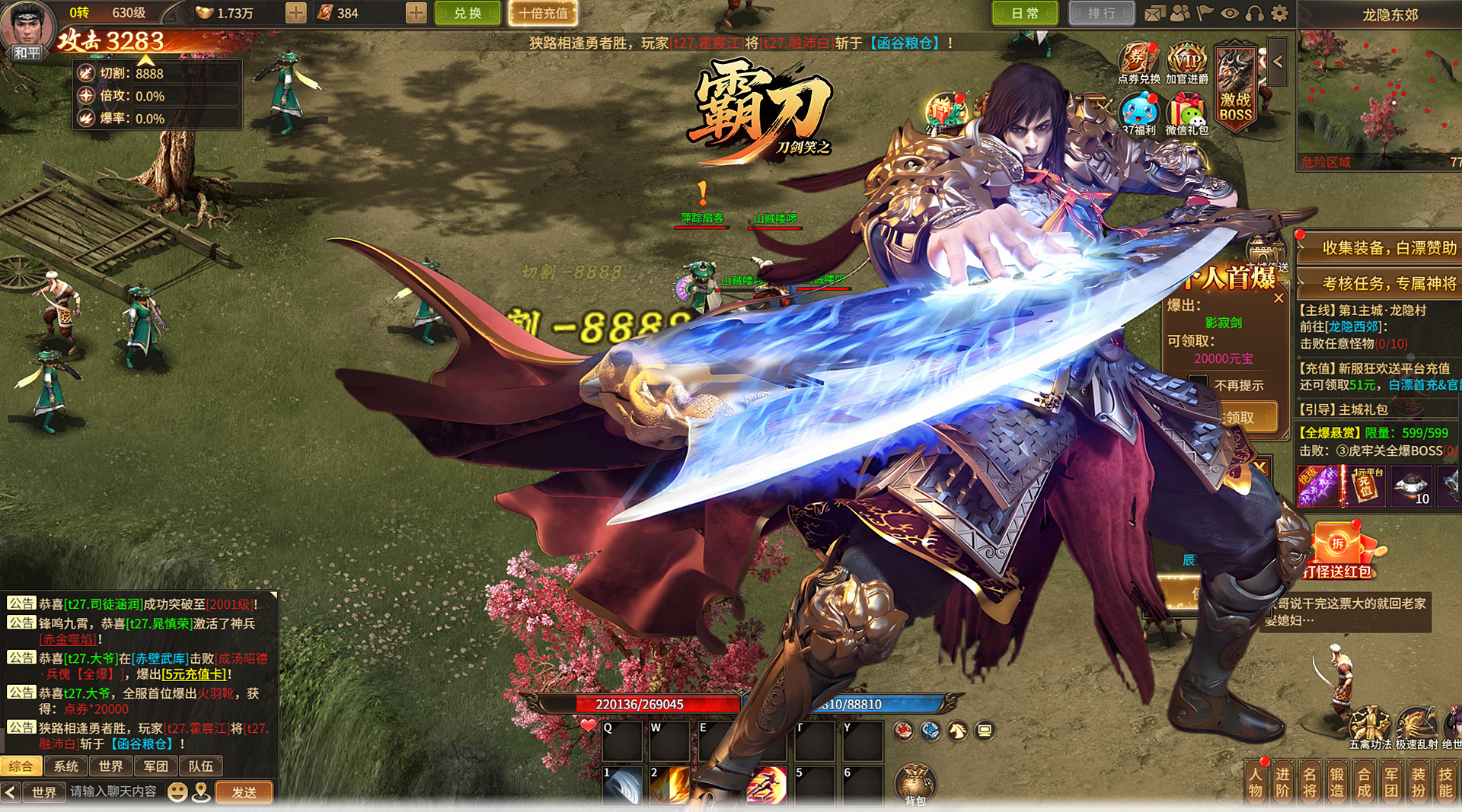Focus the chat message input field
1462x812 pixels.
point(114,792)
